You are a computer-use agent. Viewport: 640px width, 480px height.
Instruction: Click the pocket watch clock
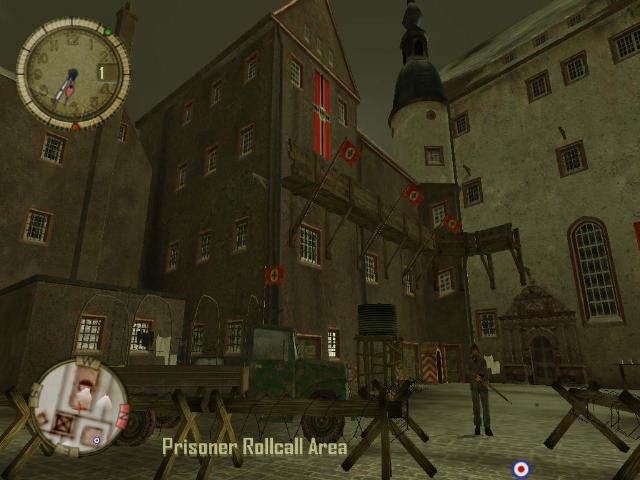coord(71,75)
